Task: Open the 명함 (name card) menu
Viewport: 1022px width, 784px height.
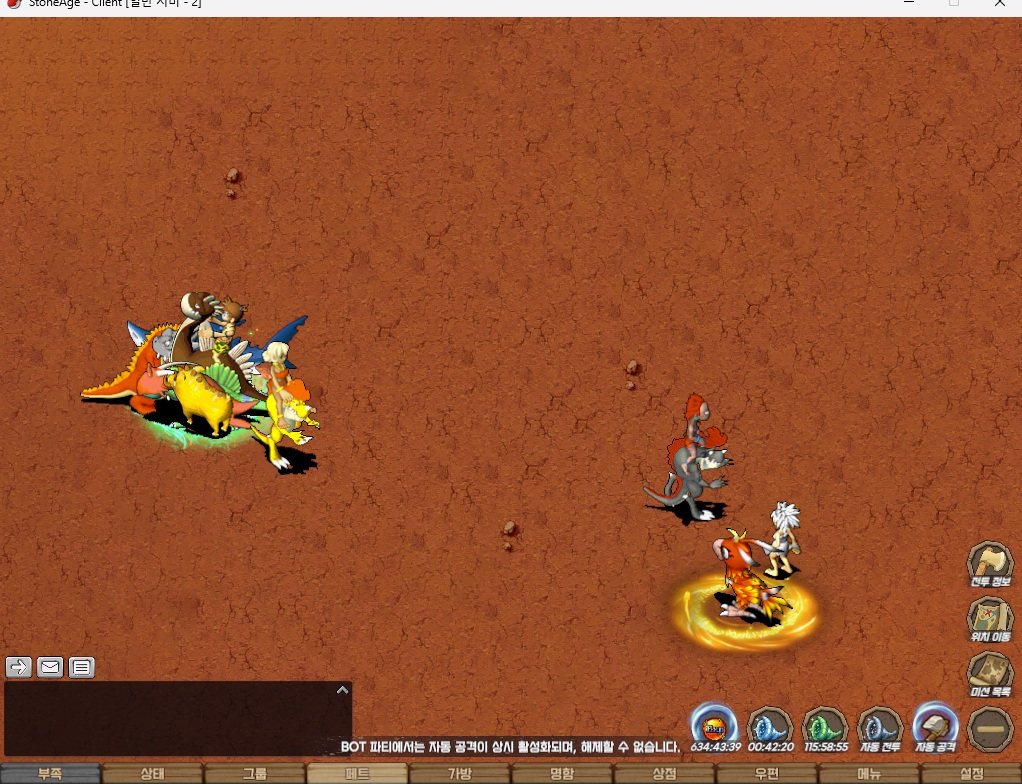Action: 562,774
